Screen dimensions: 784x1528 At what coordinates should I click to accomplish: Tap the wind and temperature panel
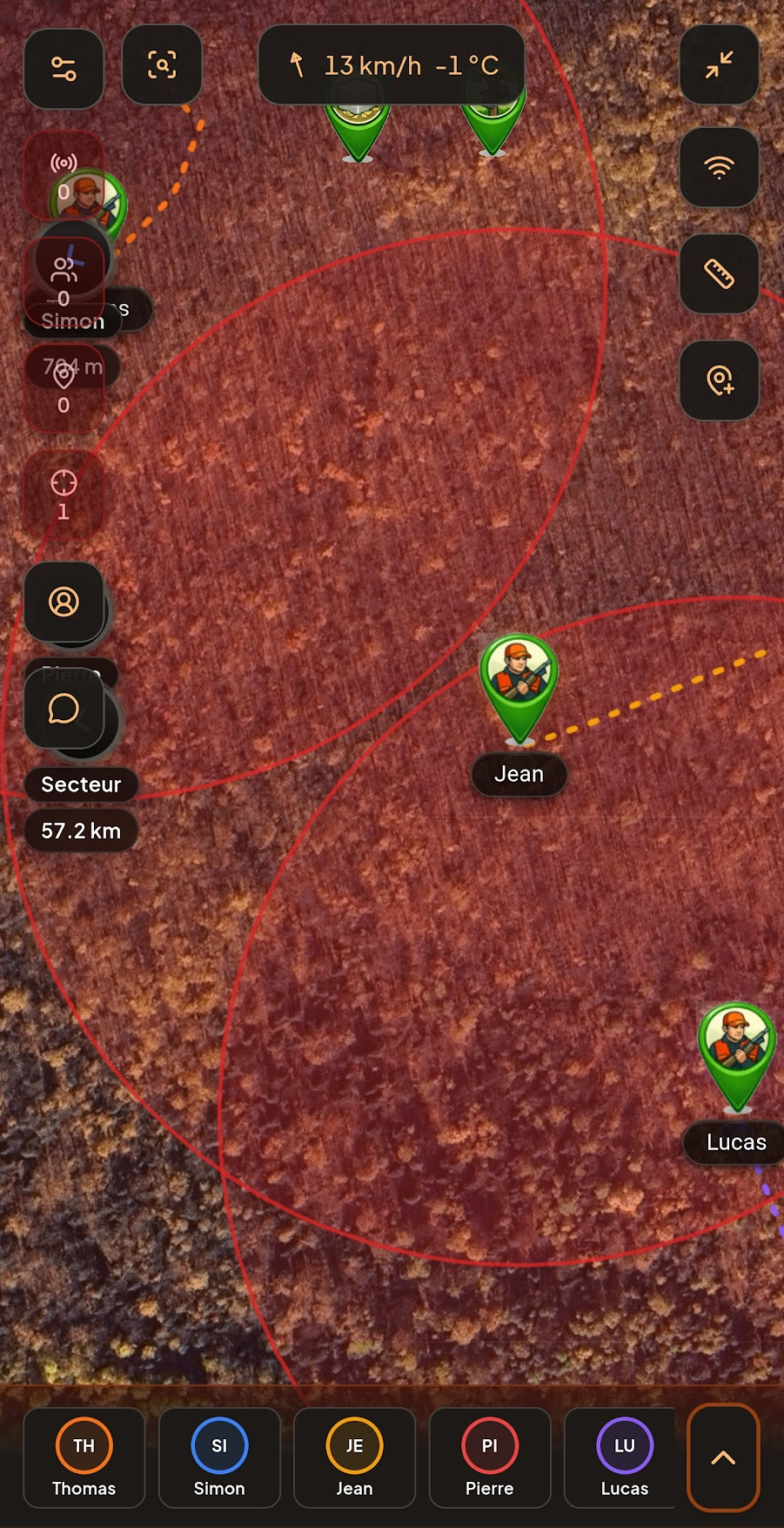pyautogui.click(x=392, y=65)
